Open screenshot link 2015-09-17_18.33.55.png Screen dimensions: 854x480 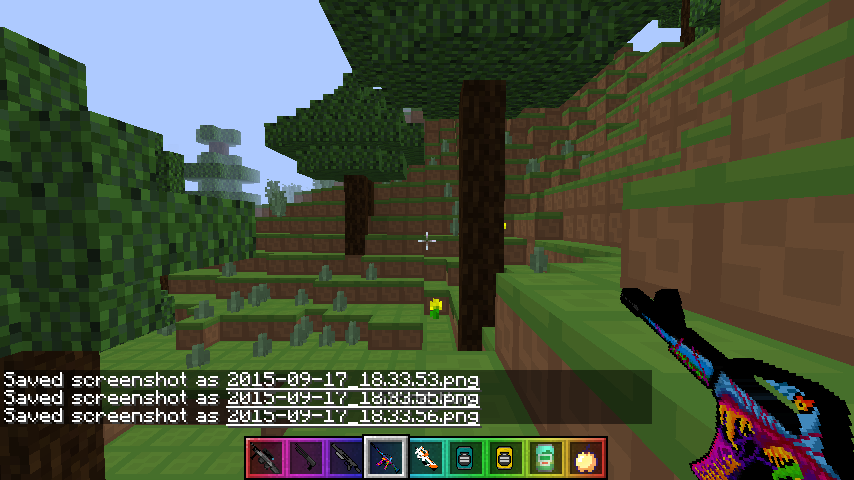(x=352, y=398)
